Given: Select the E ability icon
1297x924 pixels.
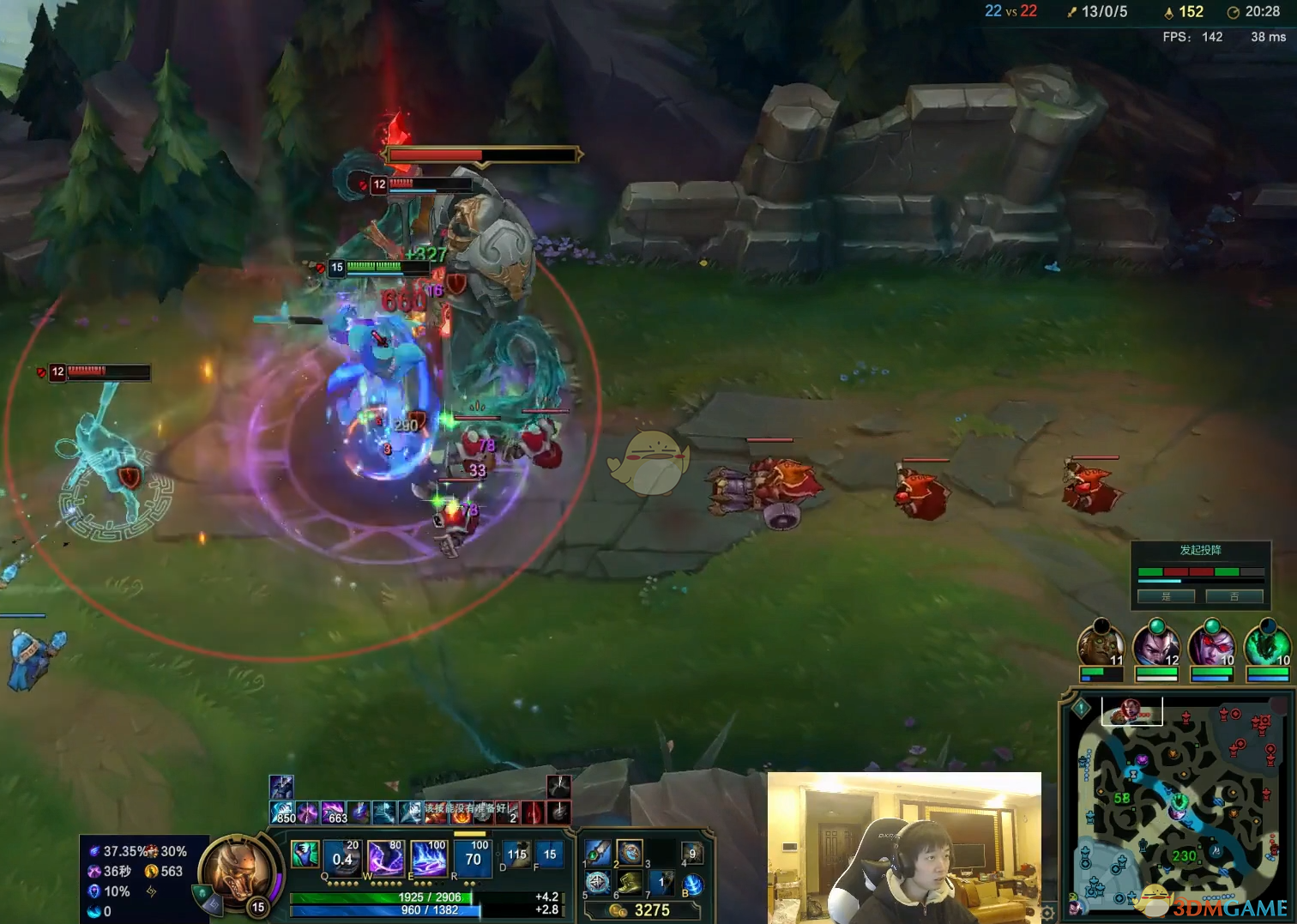Looking at the screenshot, I should pos(428,859).
